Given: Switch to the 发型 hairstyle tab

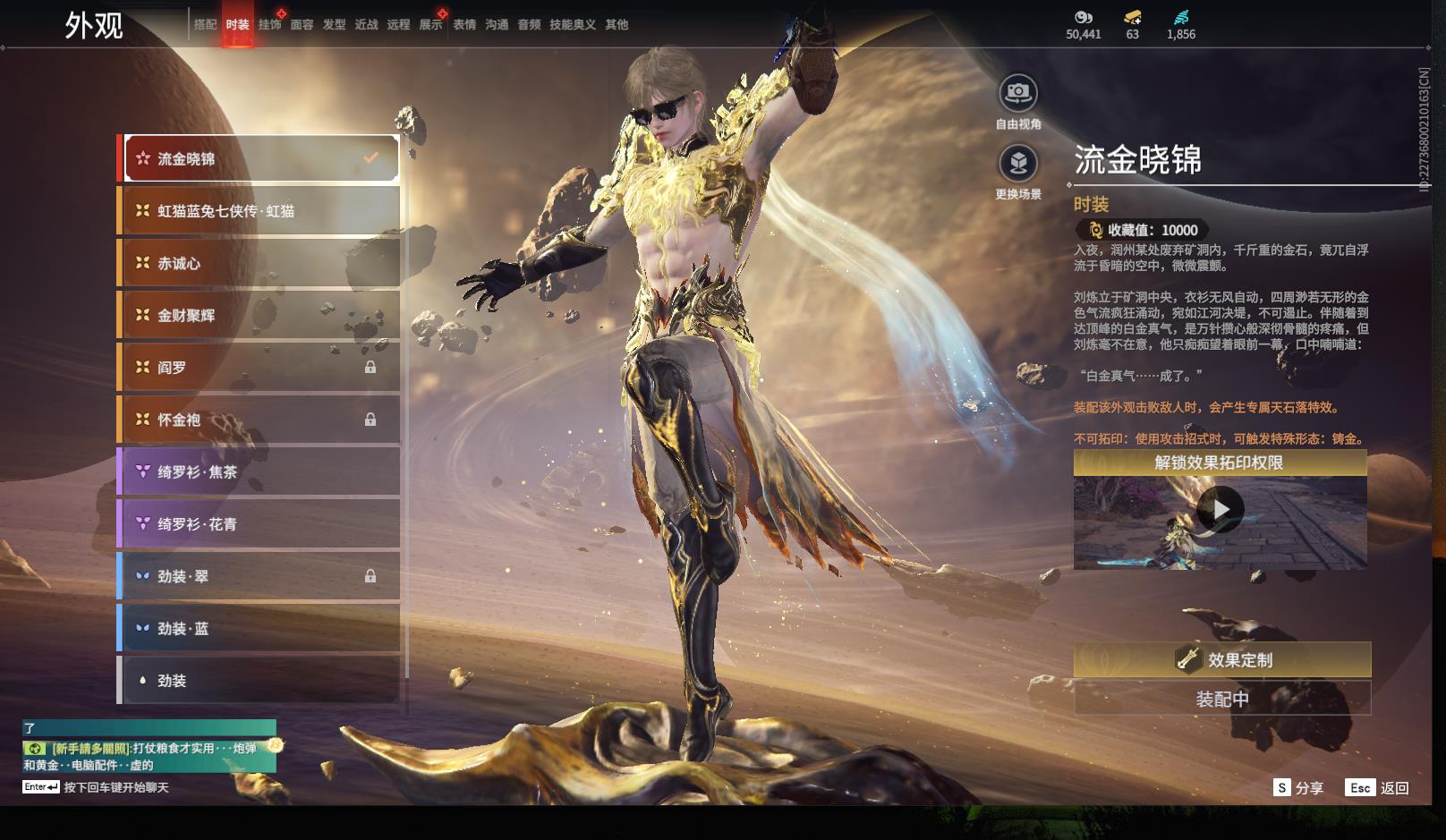Looking at the screenshot, I should point(334,25).
